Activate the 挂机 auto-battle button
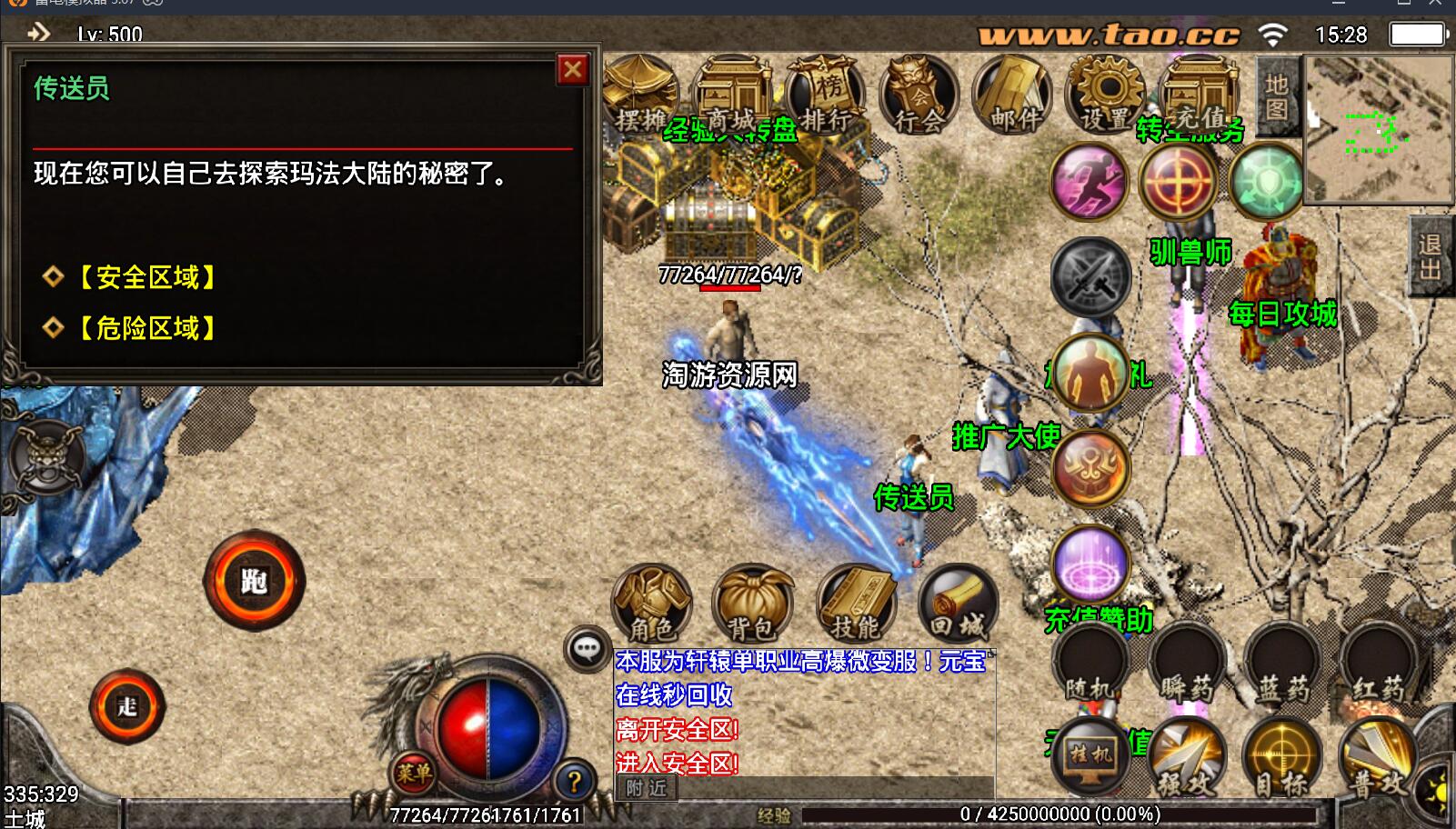Screen dimensions: 1456x829 (1090, 755)
